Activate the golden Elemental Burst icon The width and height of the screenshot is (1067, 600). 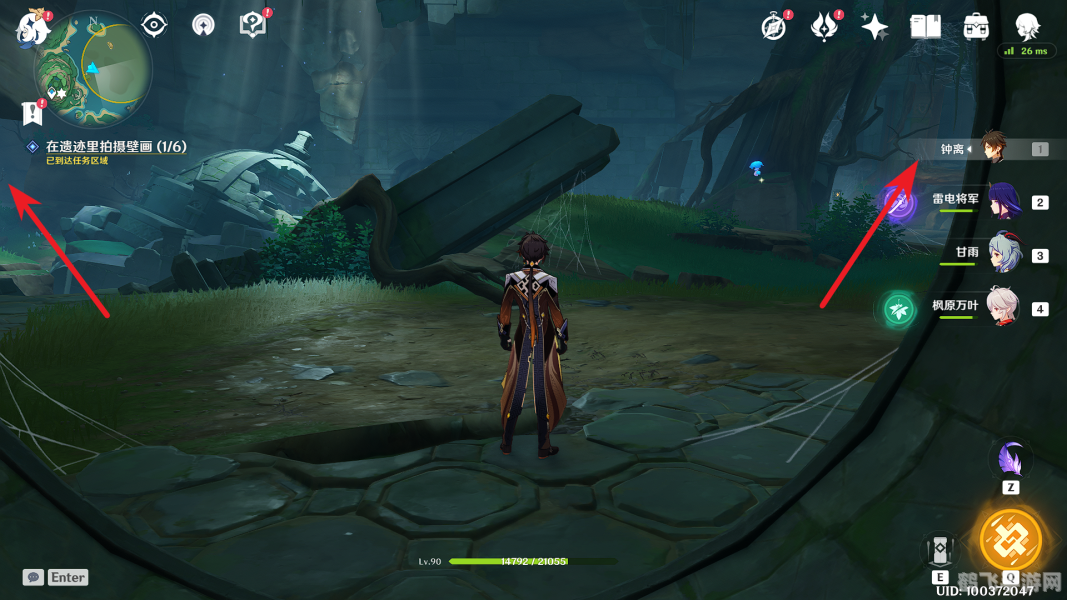point(1010,540)
